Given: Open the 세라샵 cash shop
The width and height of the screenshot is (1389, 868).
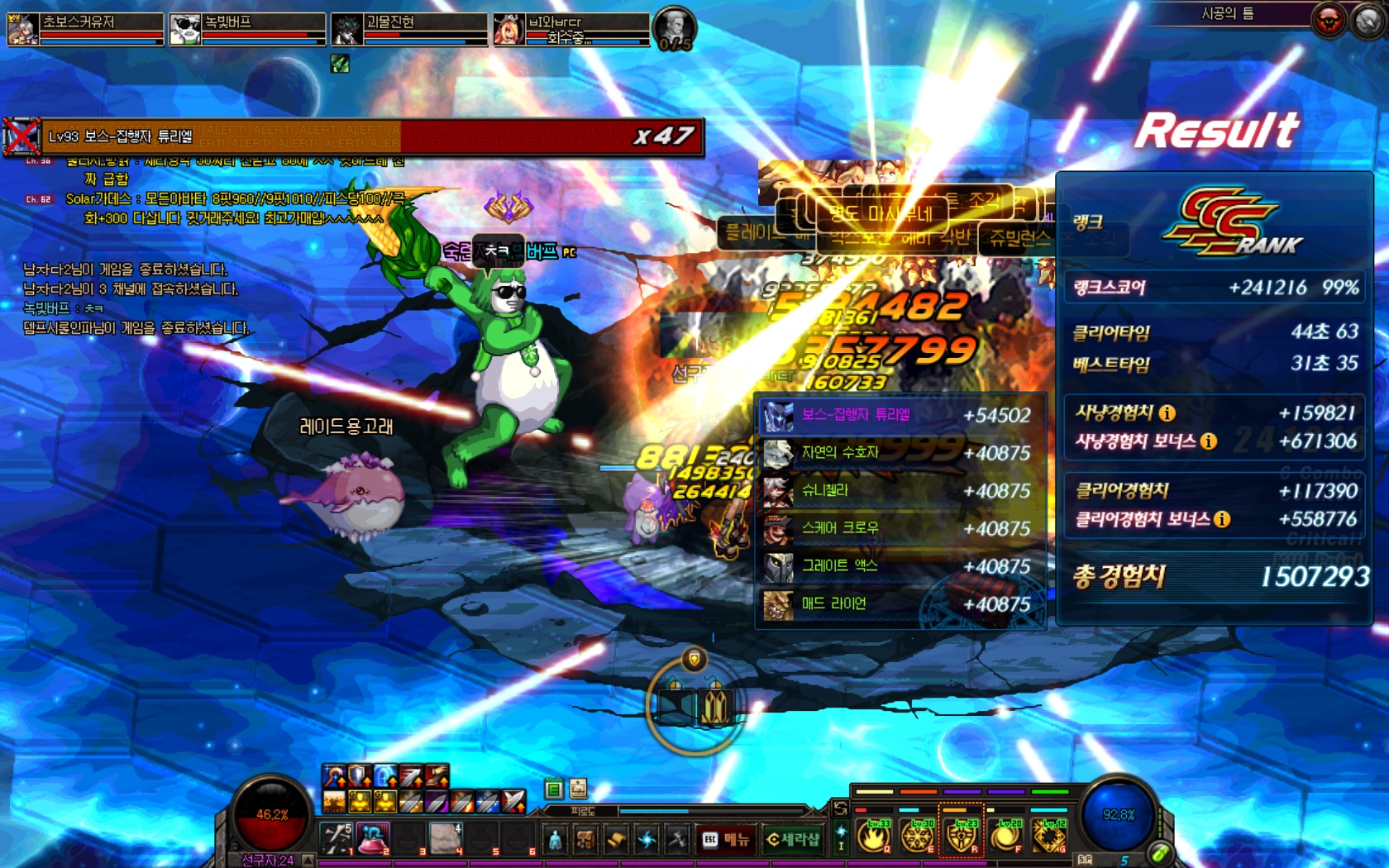Looking at the screenshot, I should click(x=792, y=840).
